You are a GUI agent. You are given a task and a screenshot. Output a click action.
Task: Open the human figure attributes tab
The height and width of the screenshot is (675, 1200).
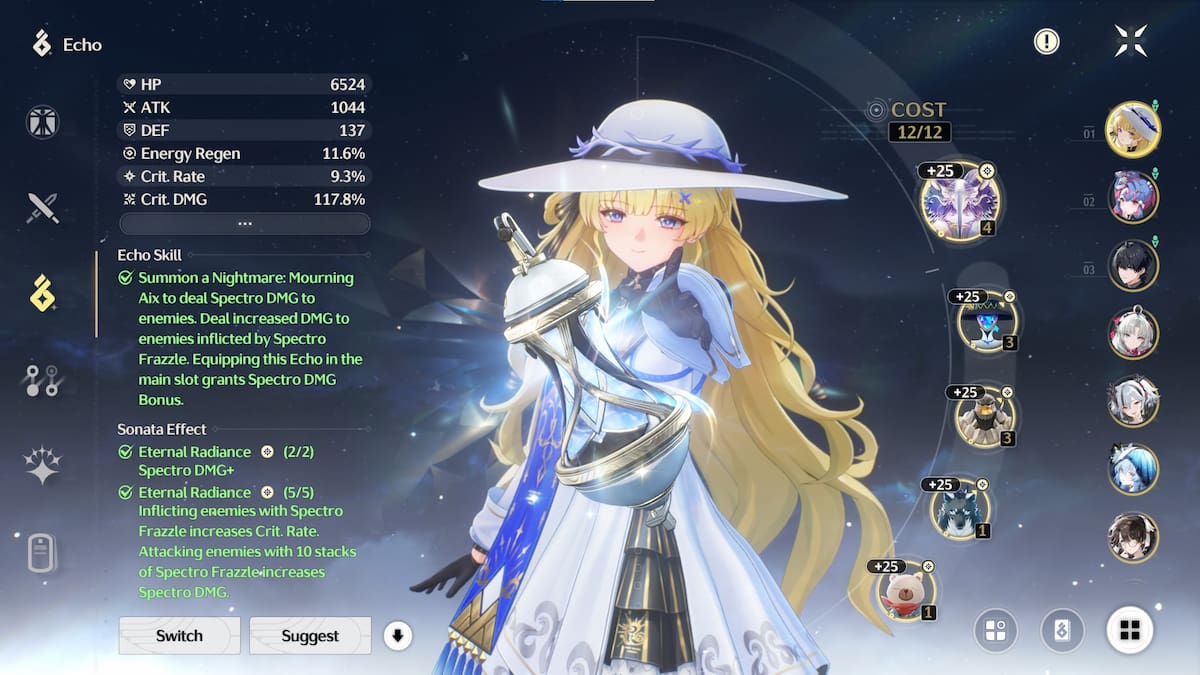click(43, 122)
